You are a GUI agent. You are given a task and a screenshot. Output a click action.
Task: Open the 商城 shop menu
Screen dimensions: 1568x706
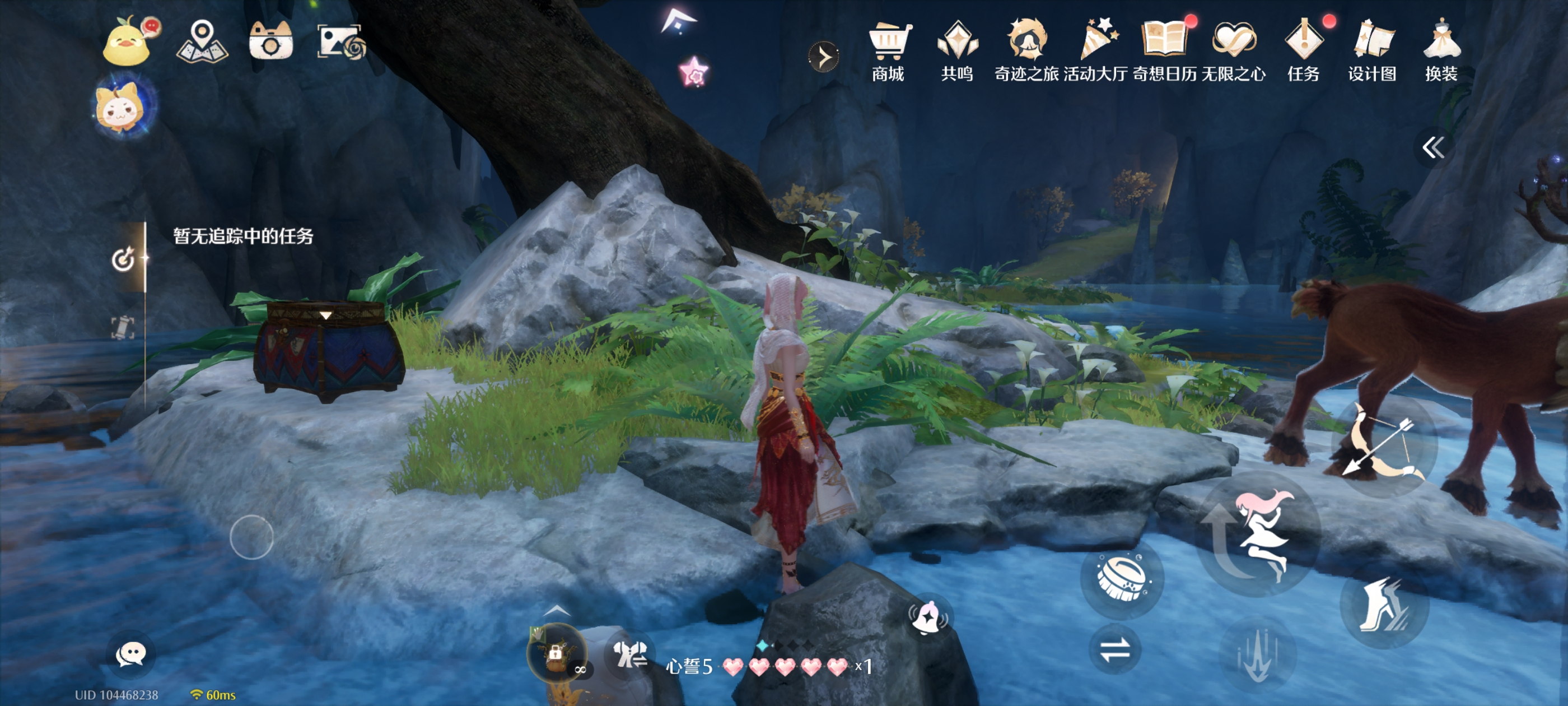click(x=888, y=51)
